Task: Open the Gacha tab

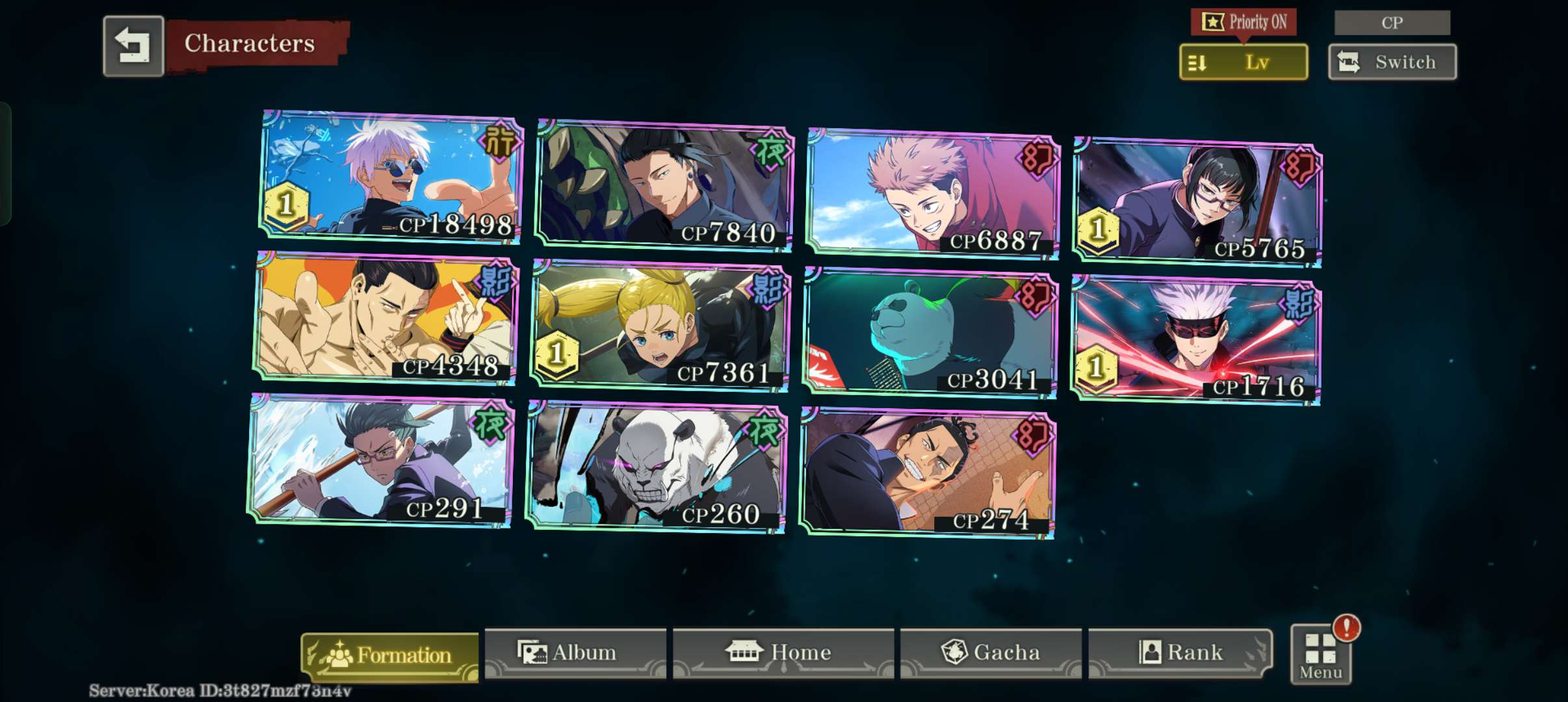Action: pyautogui.click(x=991, y=653)
